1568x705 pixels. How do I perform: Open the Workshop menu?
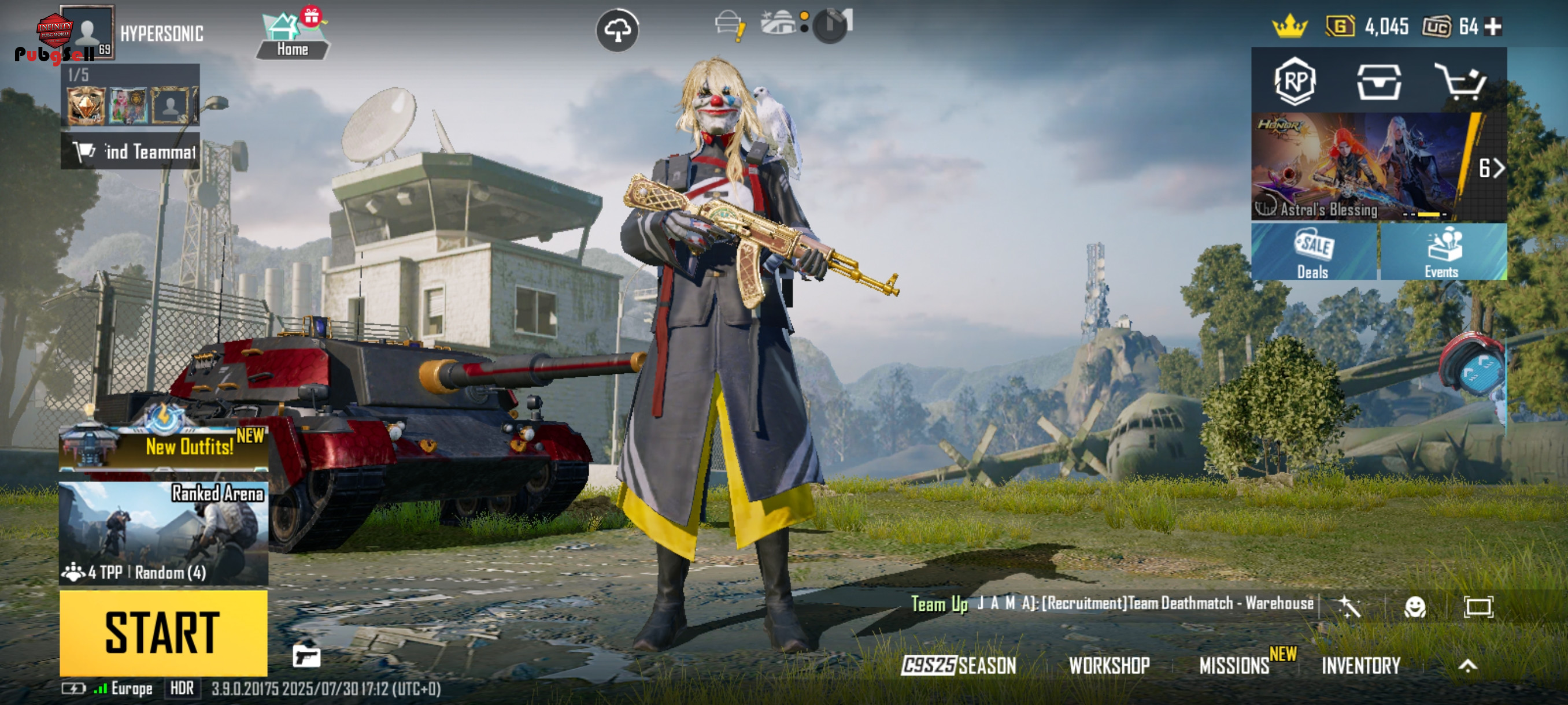[1109, 666]
